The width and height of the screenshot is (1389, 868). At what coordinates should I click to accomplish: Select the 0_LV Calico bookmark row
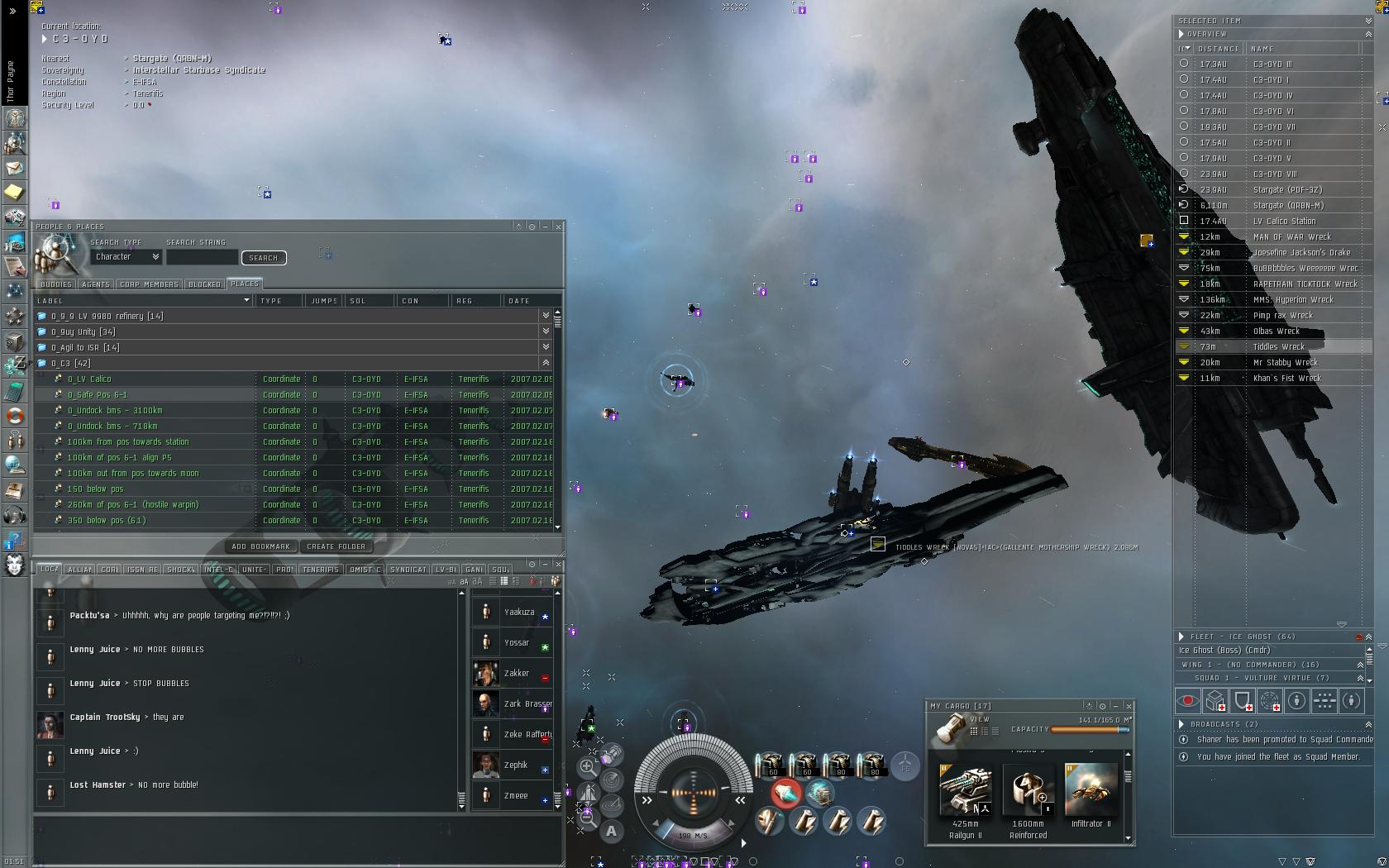pyautogui.click(x=89, y=379)
